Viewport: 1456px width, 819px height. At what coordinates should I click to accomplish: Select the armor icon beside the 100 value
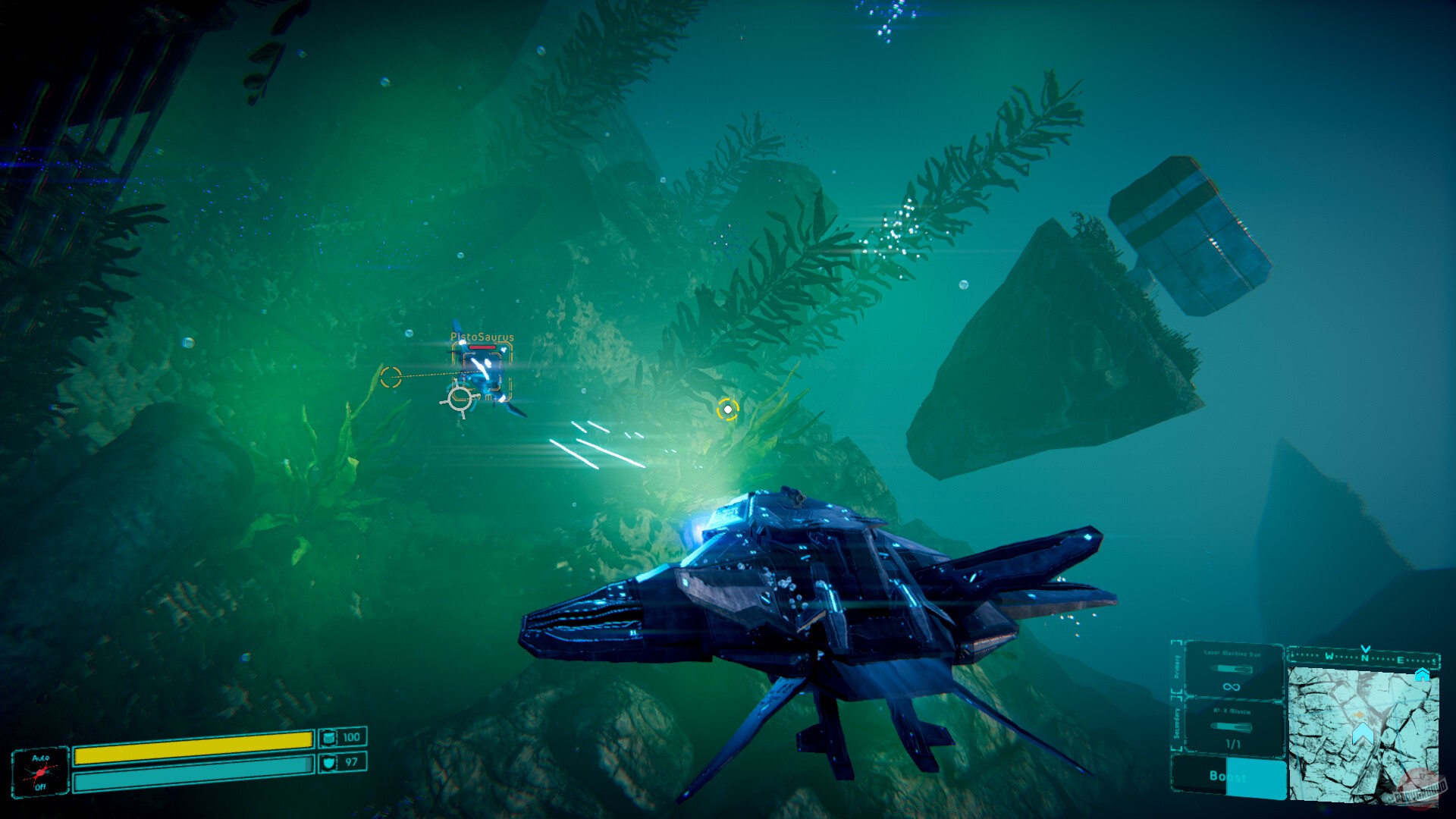coord(329,738)
